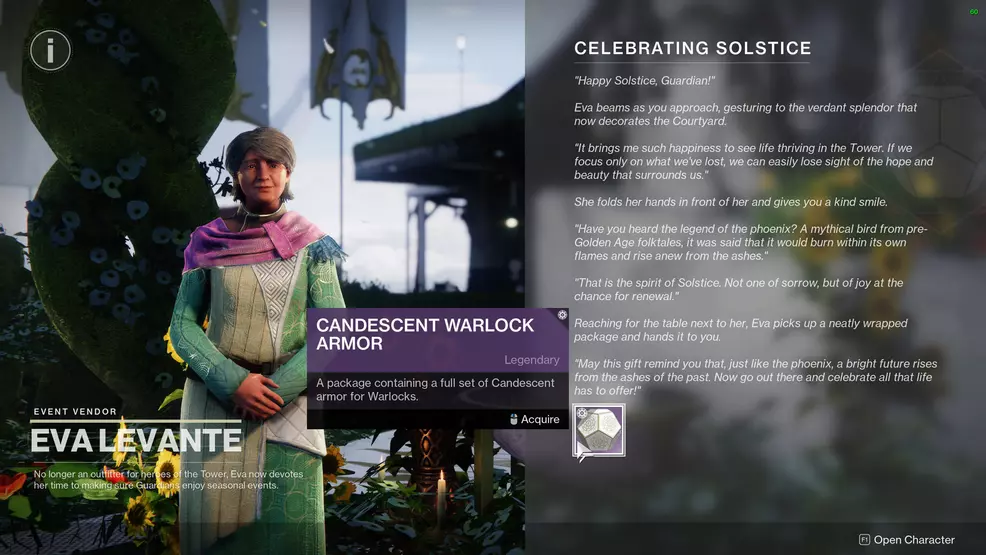The height and width of the screenshot is (555, 986).
Task: Open the vendor info circle icon
Action: pyautogui.click(x=50, y=50)
